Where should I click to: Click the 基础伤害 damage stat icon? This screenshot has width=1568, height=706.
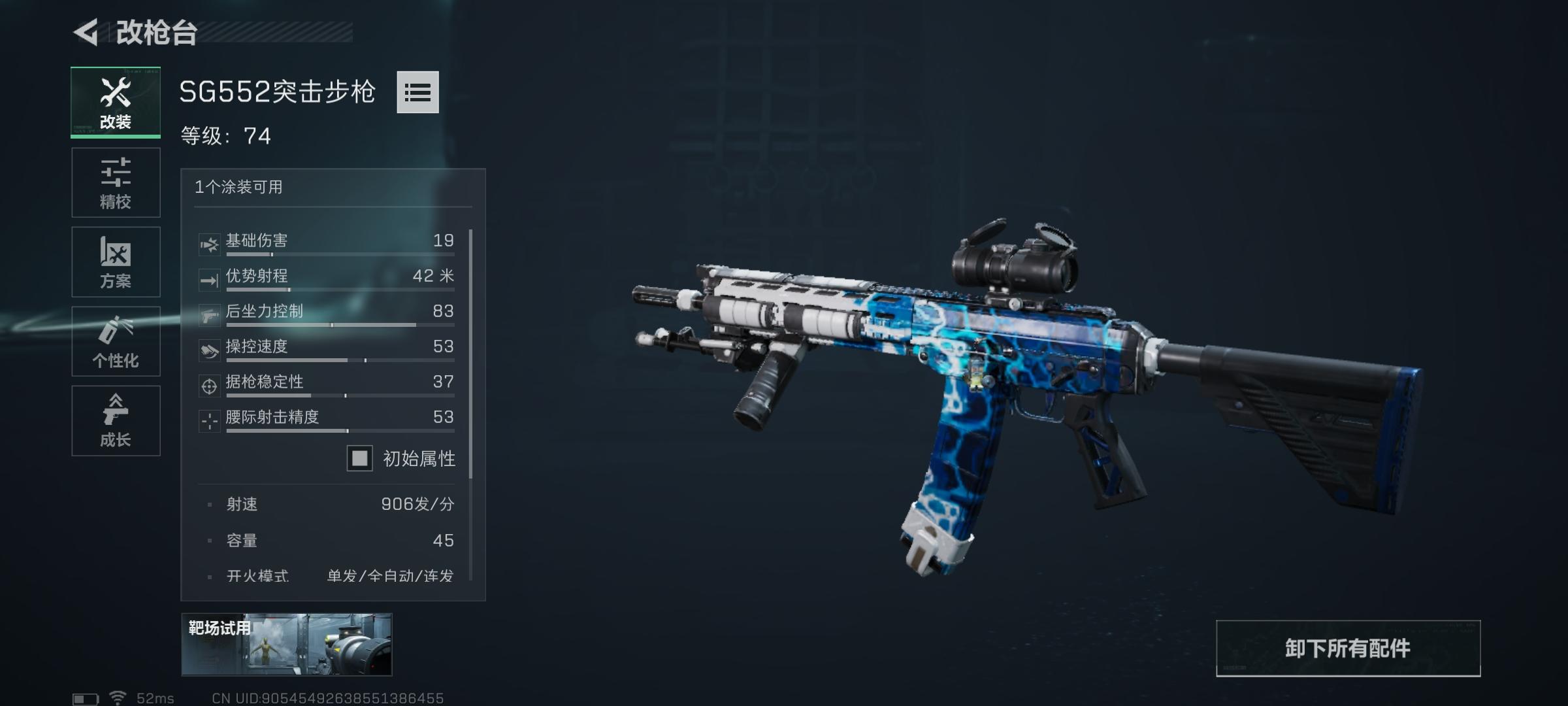point(209,241)
